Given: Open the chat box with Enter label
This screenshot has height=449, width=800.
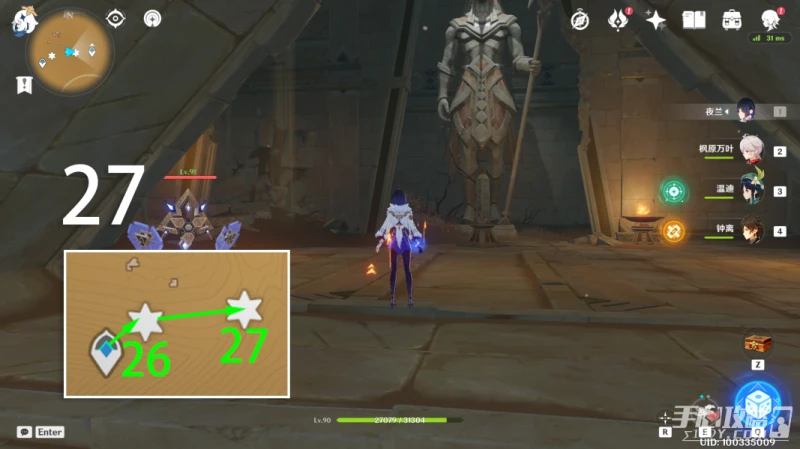Looking at the screenshot, I should 41,432.
